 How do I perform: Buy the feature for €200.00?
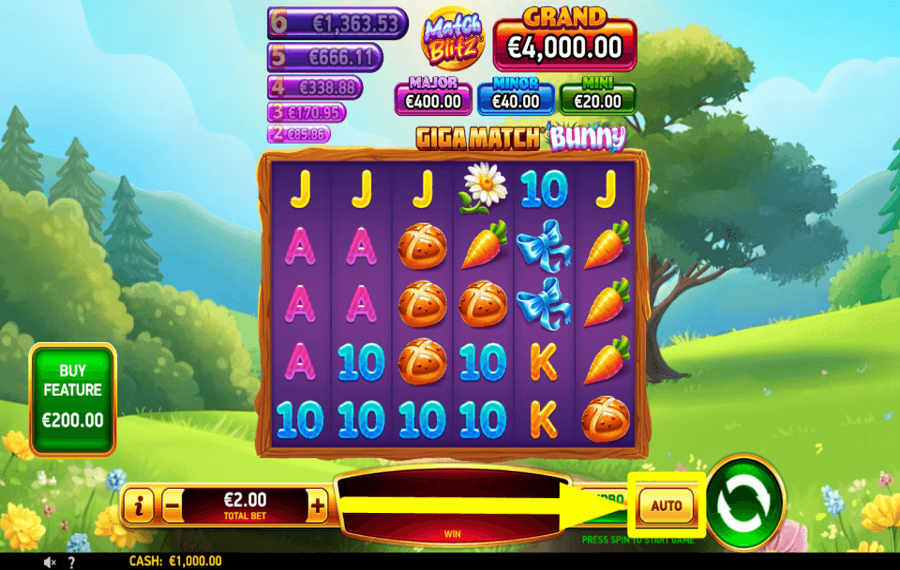coord(72,399)
